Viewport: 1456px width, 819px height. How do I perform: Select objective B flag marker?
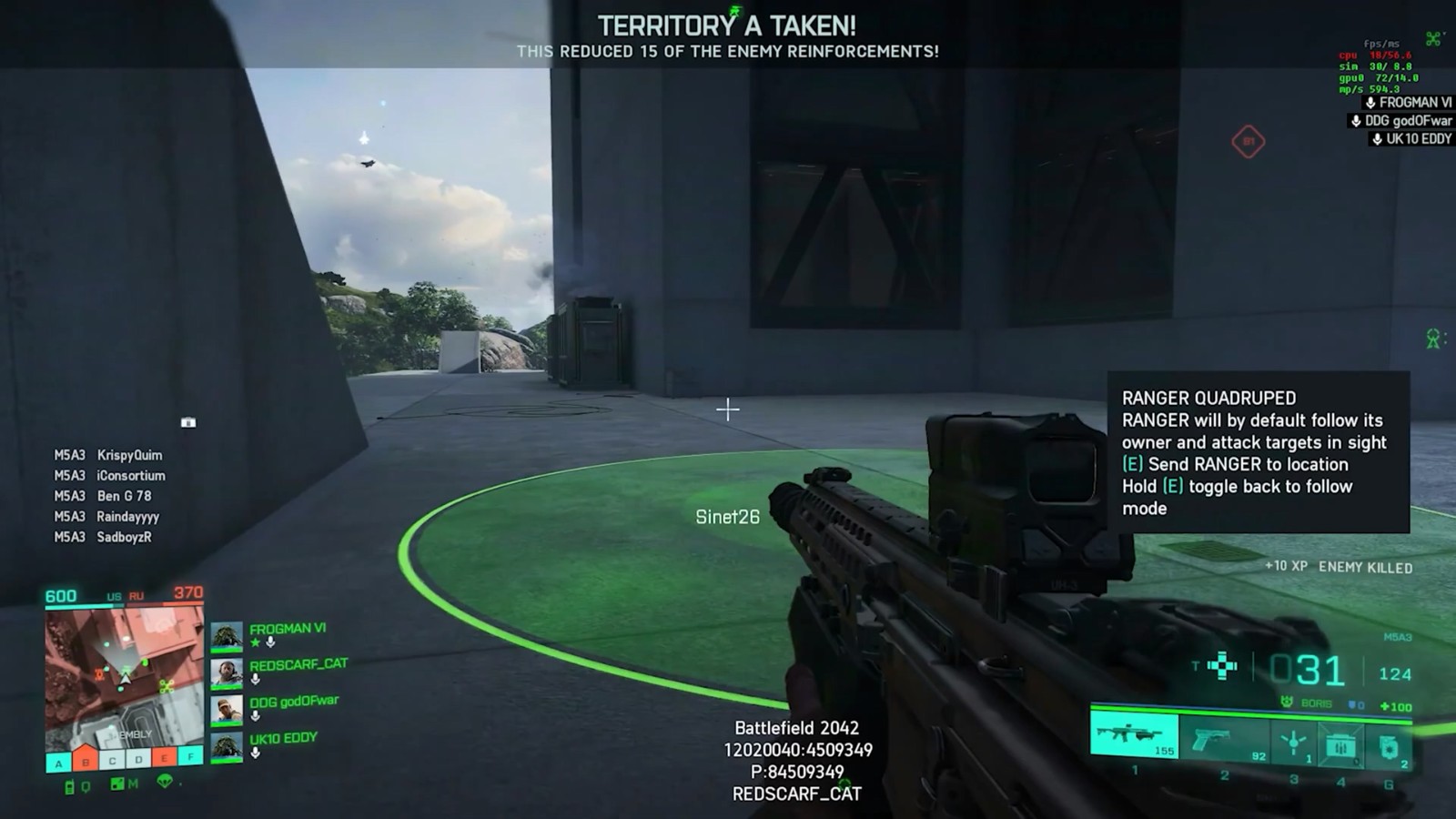click(86, 761)
